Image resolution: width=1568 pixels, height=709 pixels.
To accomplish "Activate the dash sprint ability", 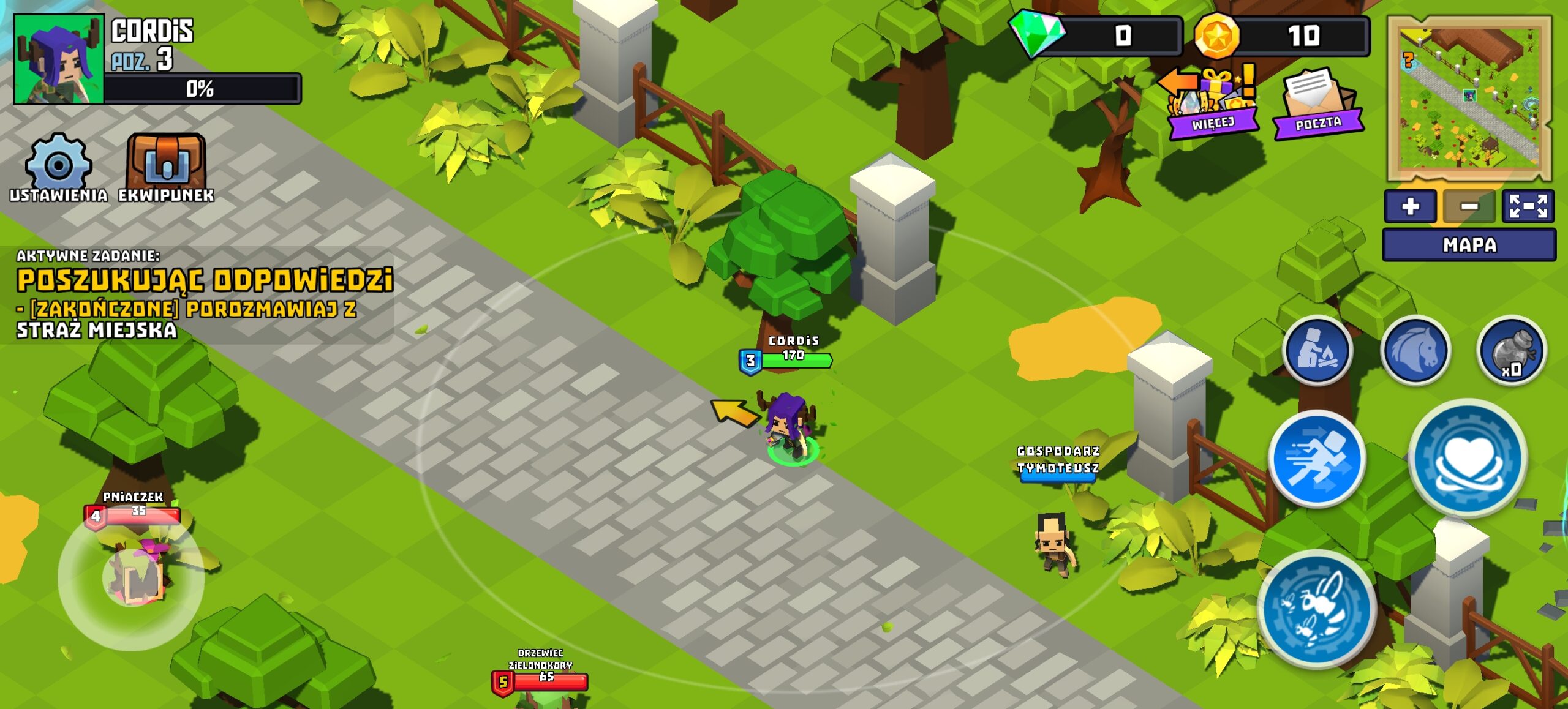I will [x=1317, y=459].
